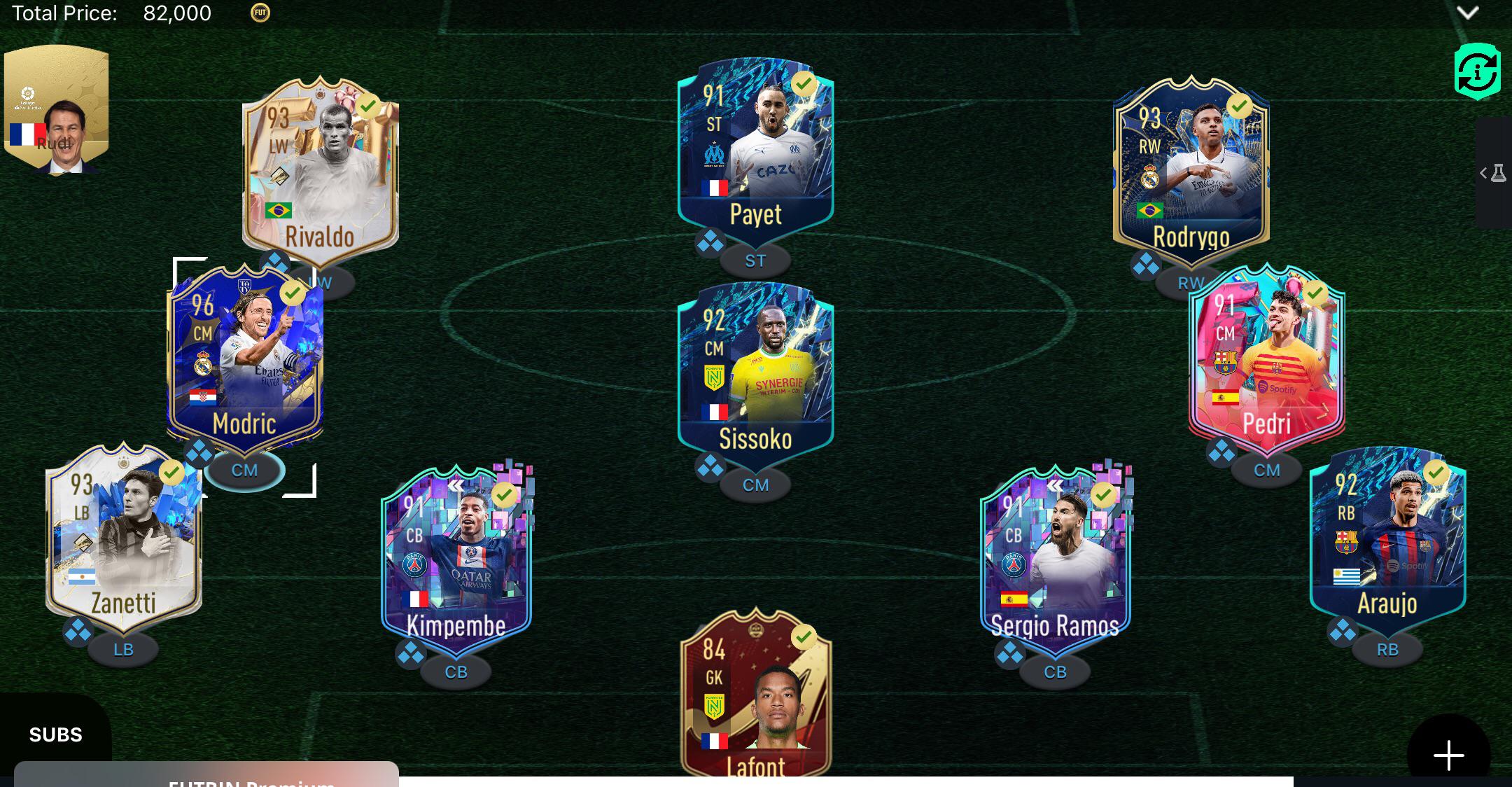
Task: Click the FUT coin icon beside Total Price
Action: (x=259, y=13)
